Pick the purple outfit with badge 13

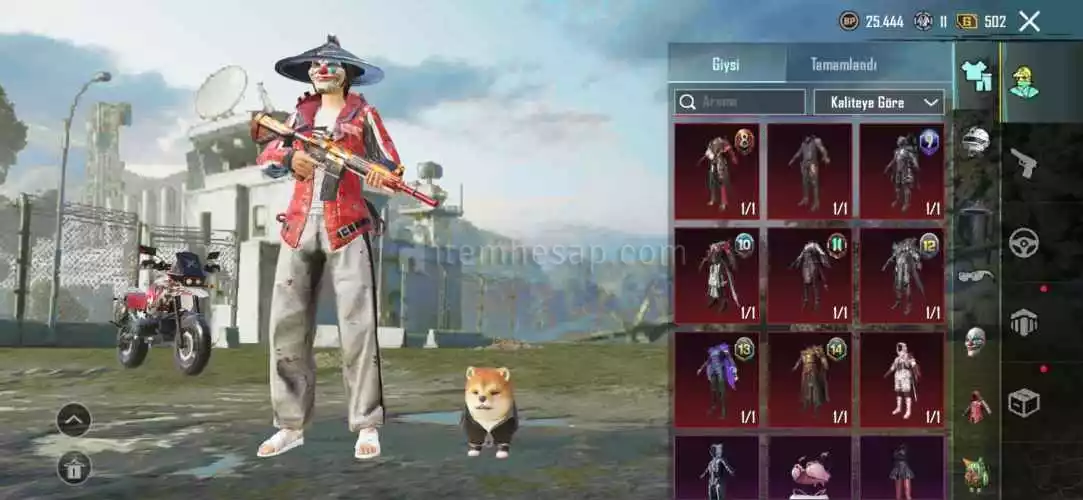[x=717, y=379]
